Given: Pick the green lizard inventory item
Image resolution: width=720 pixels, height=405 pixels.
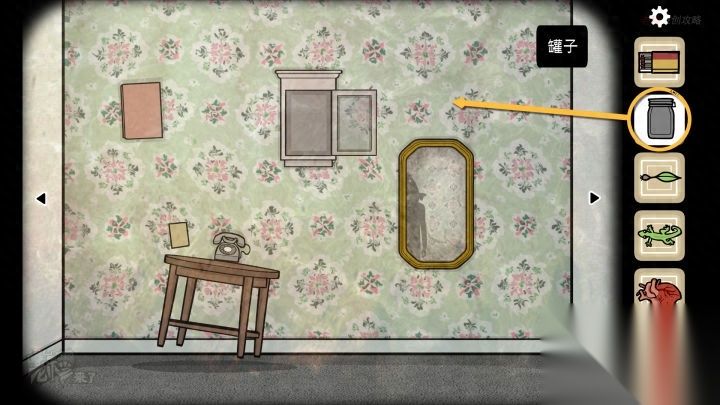Looking at the screenshot, I should coord(659,236).
